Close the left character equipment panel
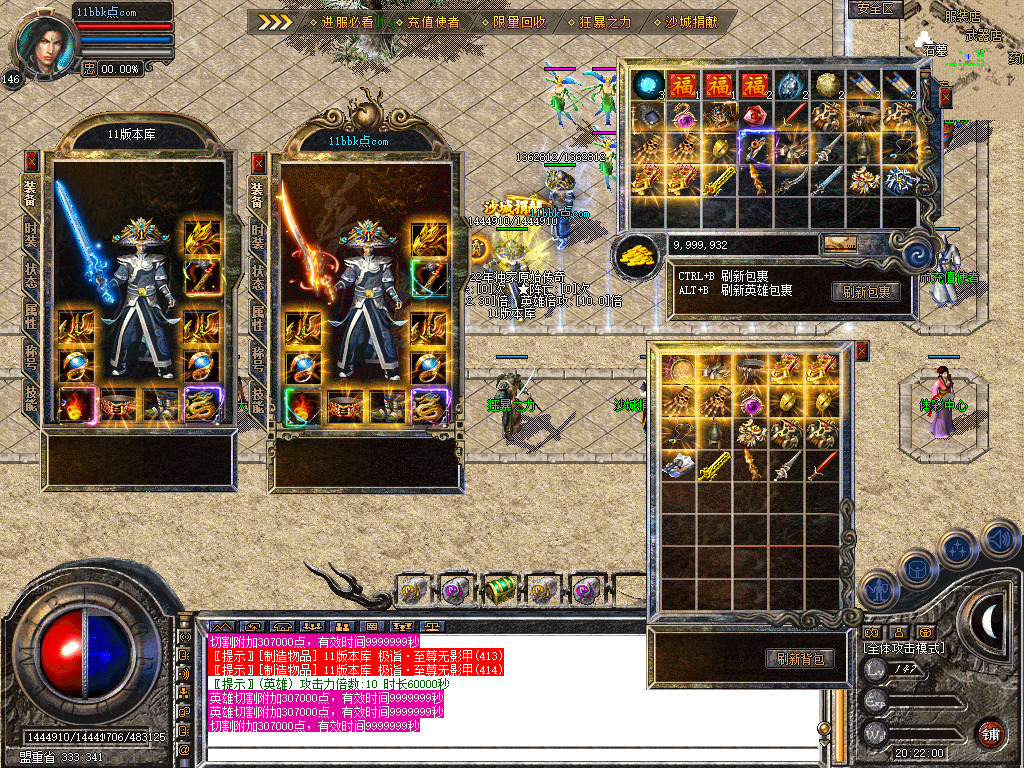The height and width of the screenshot is (768, 1024). click(32, 160)
